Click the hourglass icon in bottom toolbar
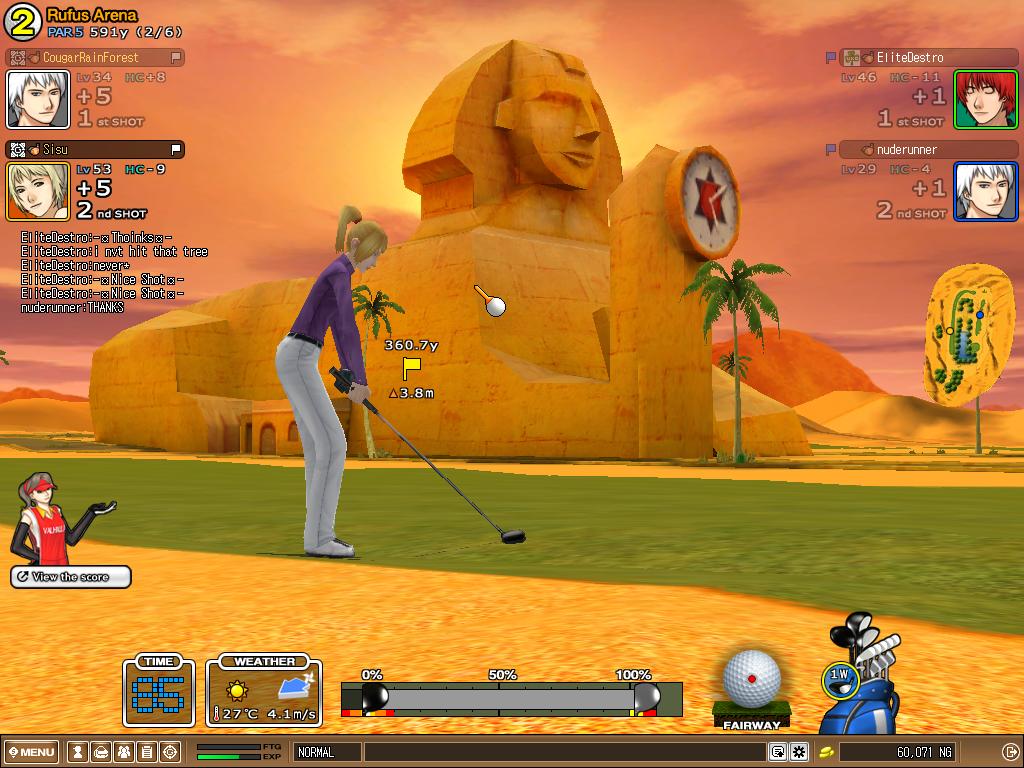 tap(77, 752)
